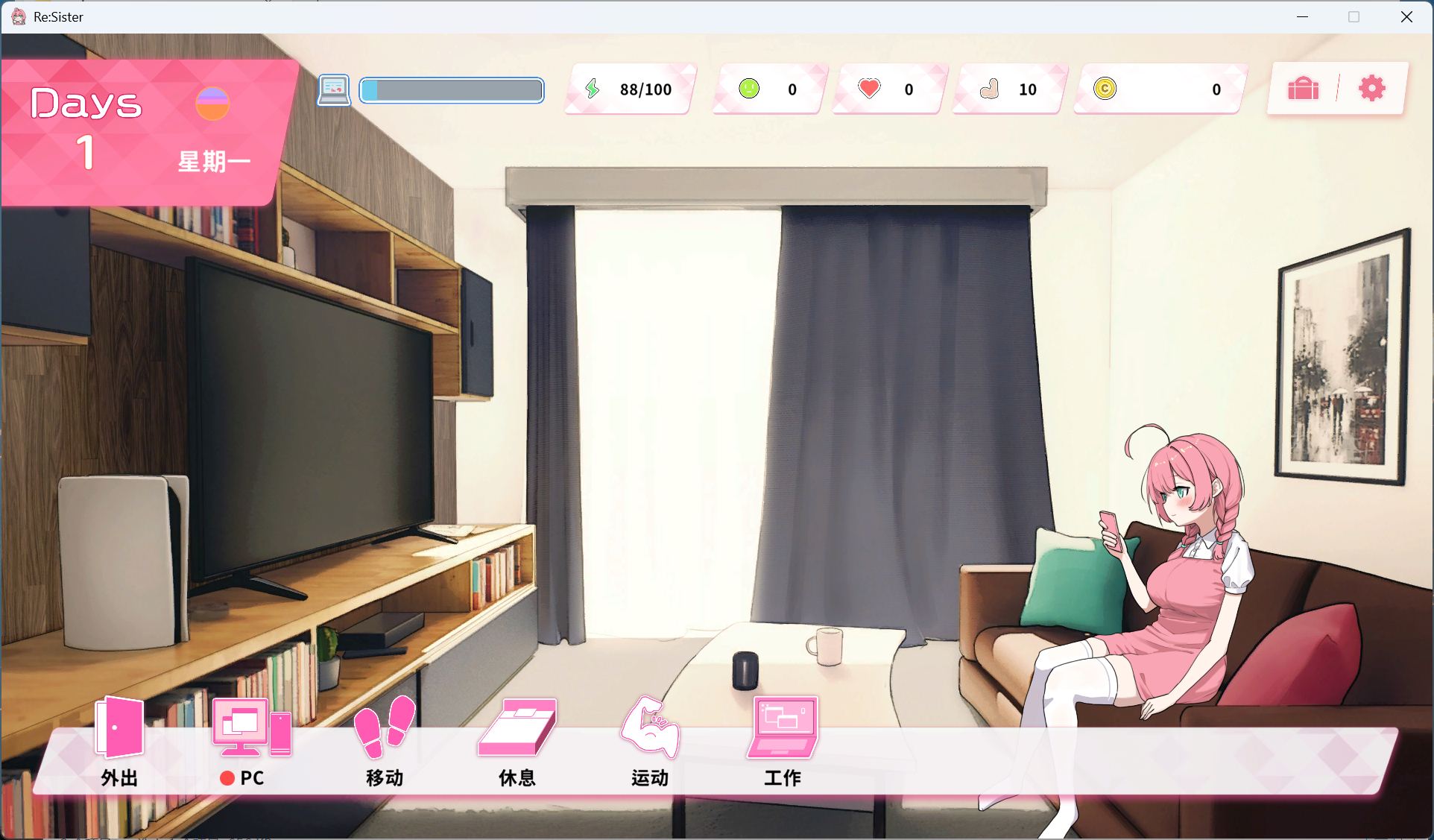Click the yellow coin currency icon
This screenshot has width=1434, height=840.
pos(1106,89)
